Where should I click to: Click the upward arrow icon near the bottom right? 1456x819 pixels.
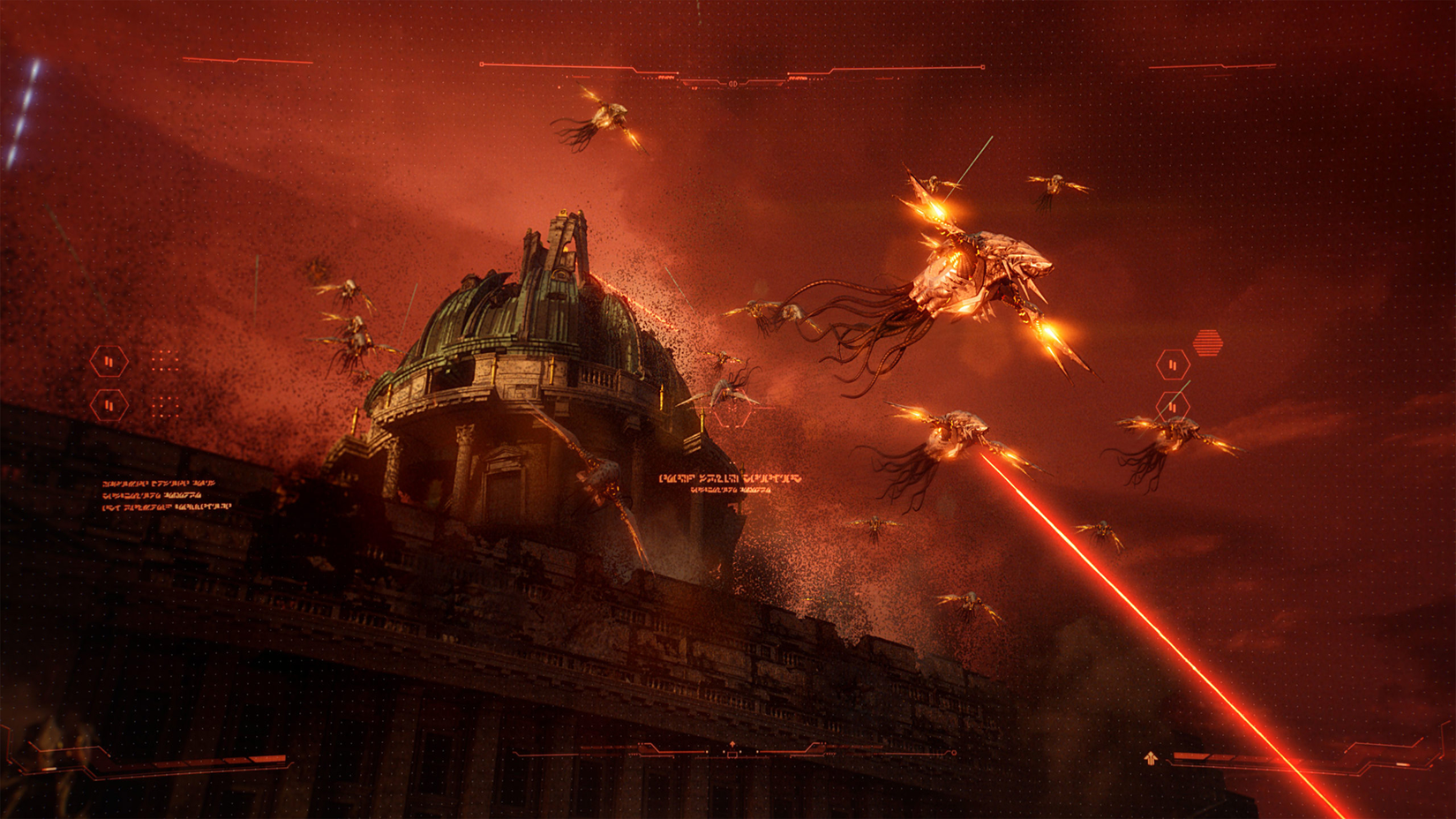pos(1151,758)
